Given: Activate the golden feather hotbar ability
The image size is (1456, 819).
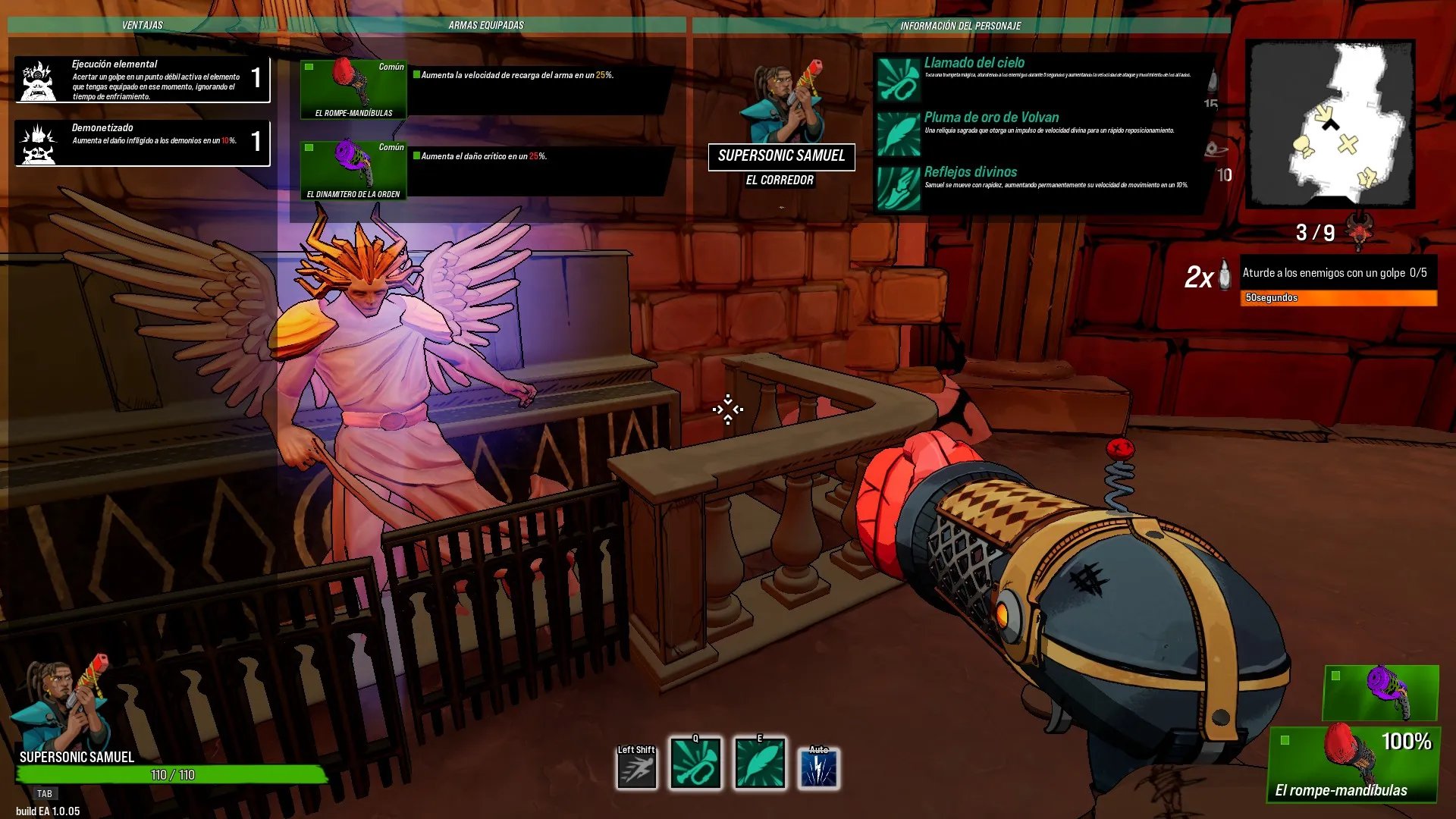Looking at the screenshot, I should pos(760,764).
